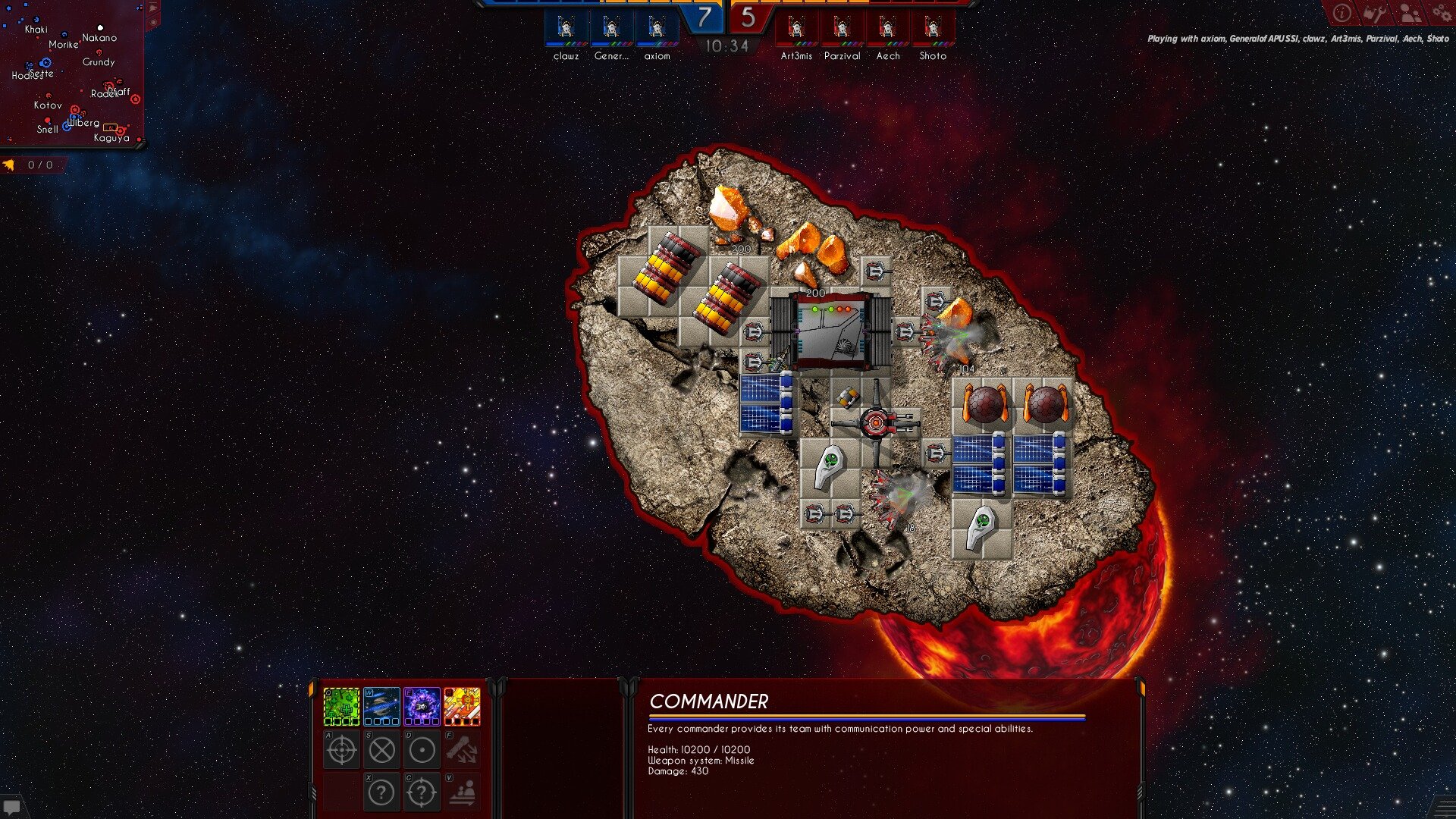Open the settings gears icon
Image resolution: width=1456 pixels, height=819 pixels.
1443,12
